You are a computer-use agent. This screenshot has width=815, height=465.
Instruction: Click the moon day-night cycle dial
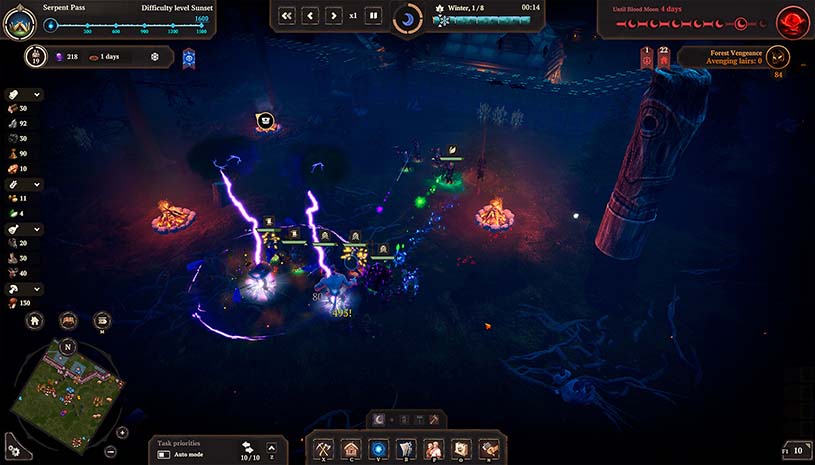click(407, 18)
